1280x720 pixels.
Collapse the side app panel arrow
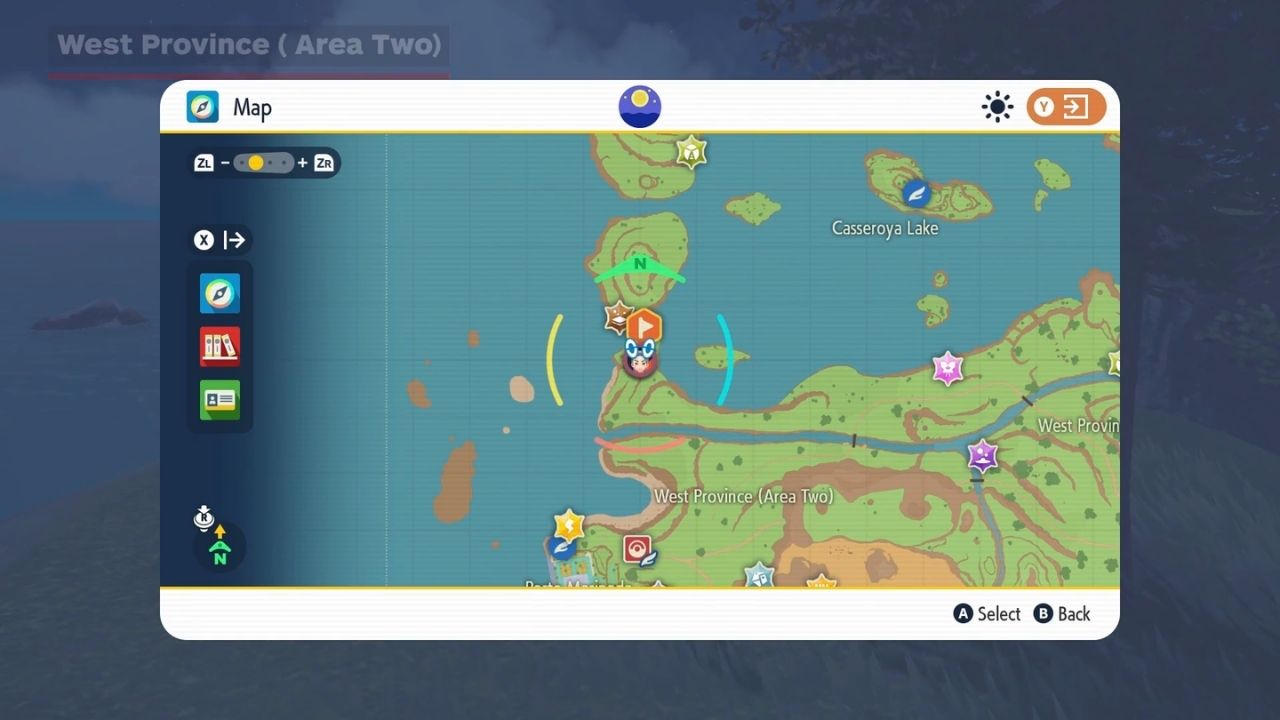coord(222,240)
